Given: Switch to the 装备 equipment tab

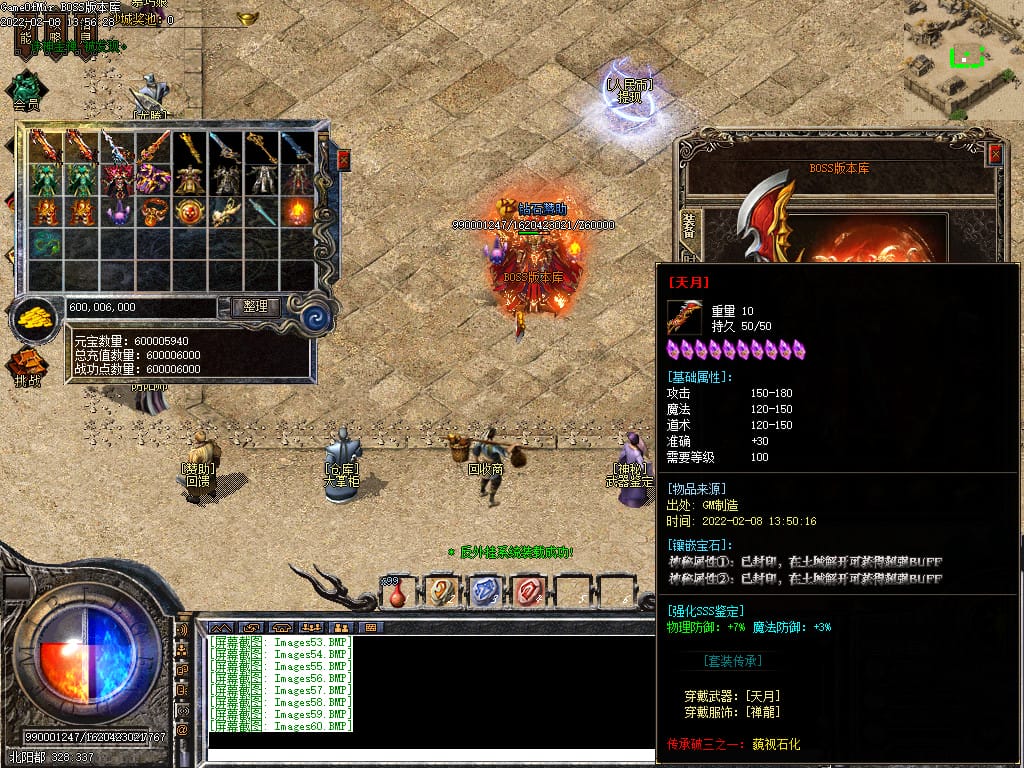Looking at the screenshot, I should click(x=690, y=224).
